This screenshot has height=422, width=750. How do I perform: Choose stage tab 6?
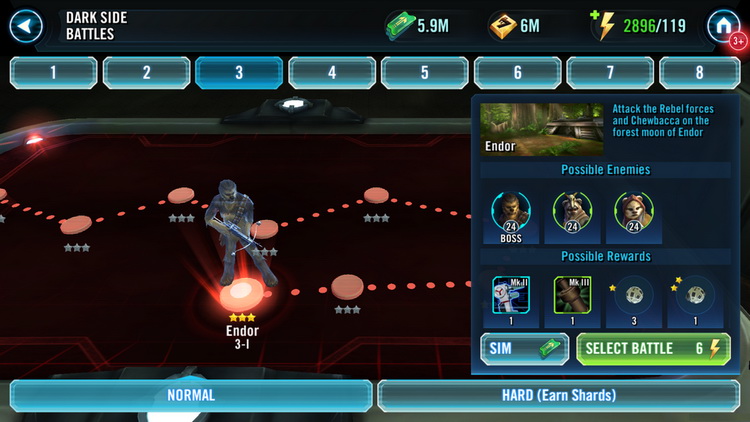click(x=517, y=72)
